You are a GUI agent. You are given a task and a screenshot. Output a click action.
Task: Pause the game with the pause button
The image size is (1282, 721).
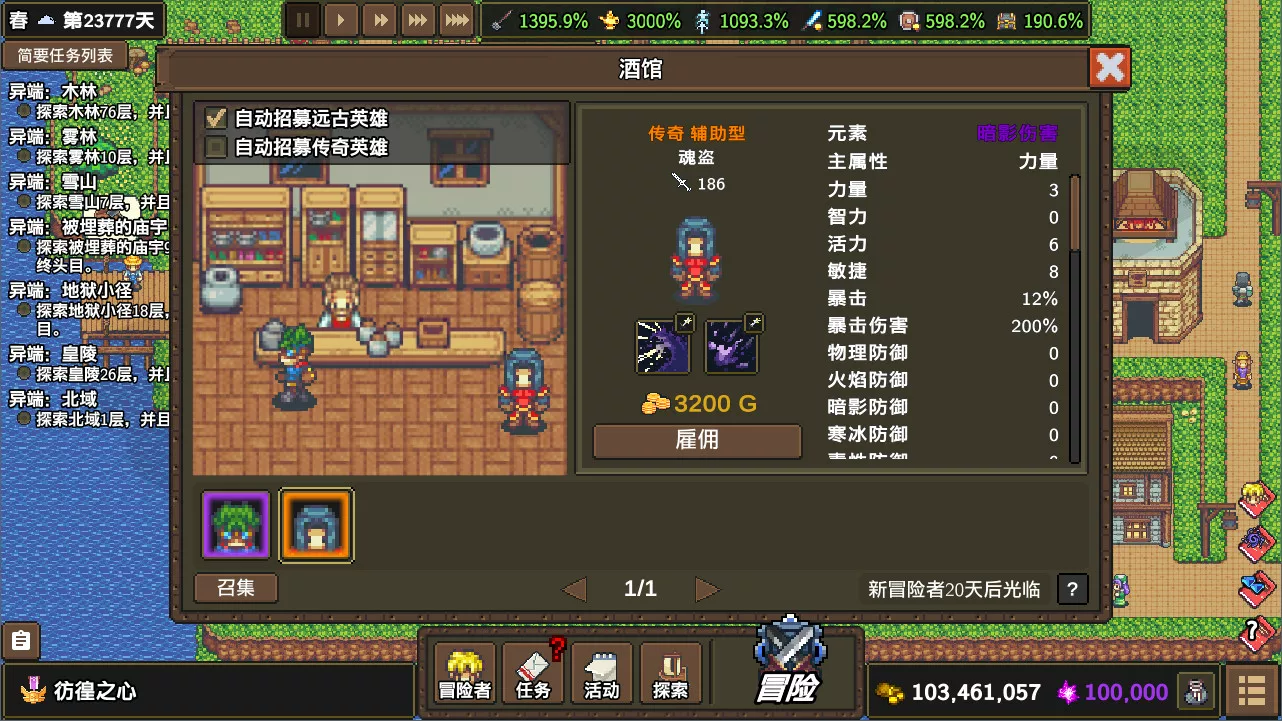(x=303, y=19)
